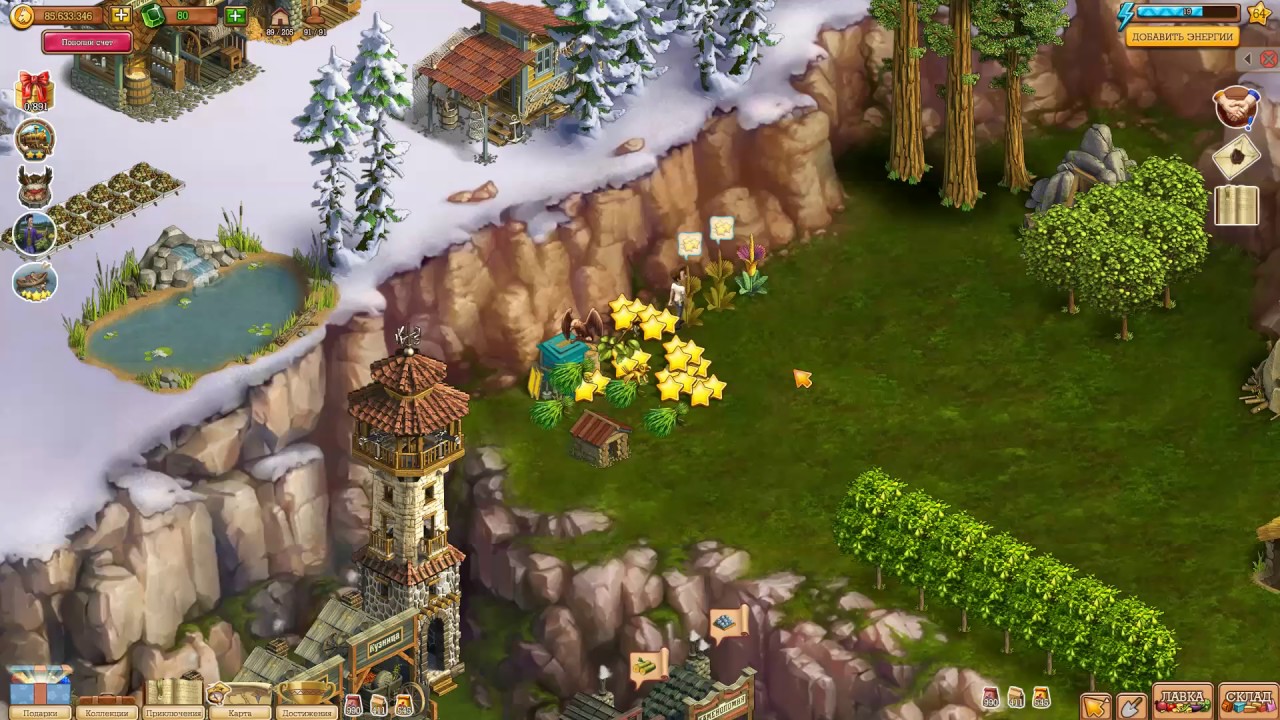Open the purple-coat character quest icon

point(35,234)
